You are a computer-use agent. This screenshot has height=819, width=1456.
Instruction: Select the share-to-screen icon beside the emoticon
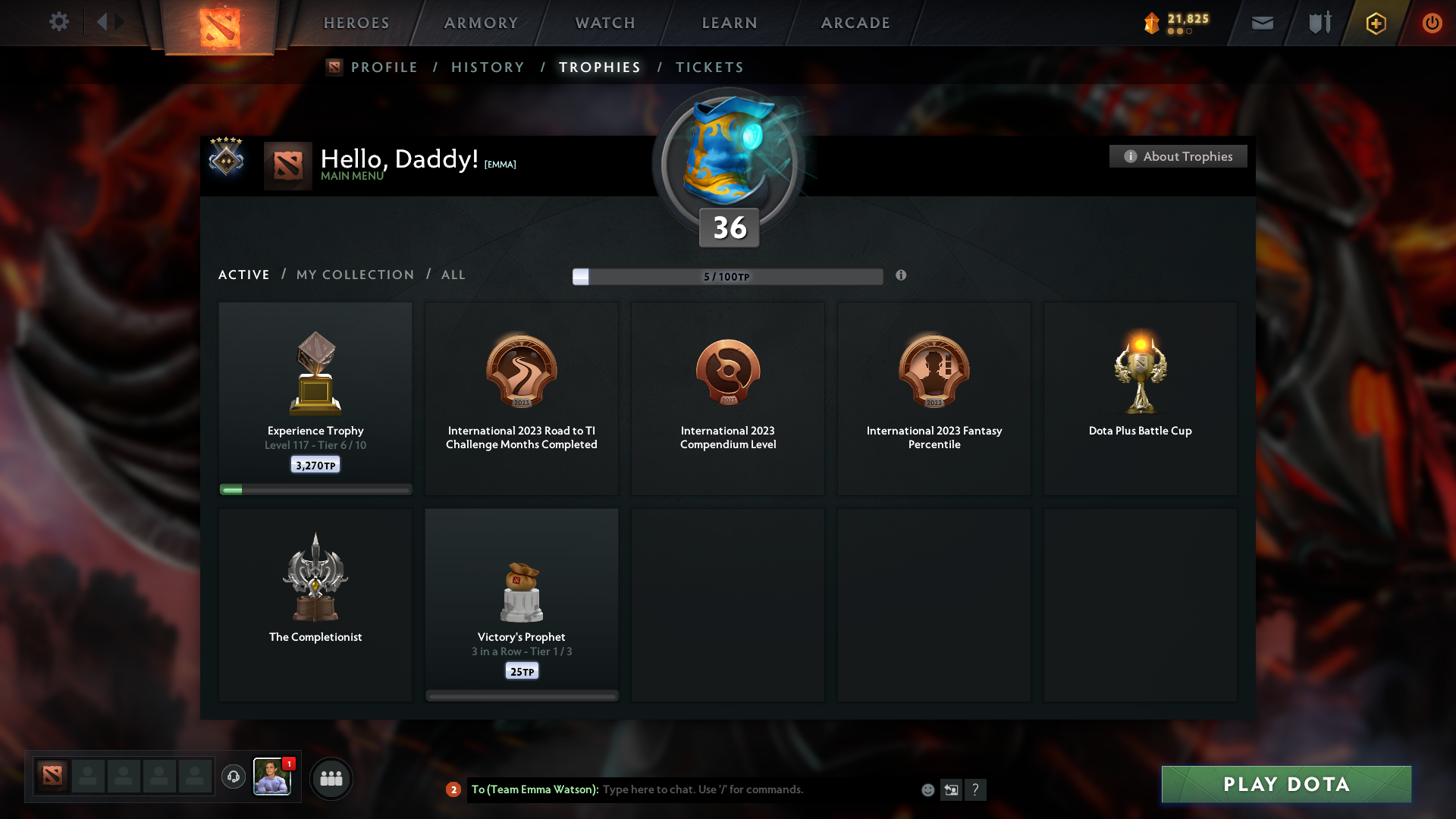[952, 789]
